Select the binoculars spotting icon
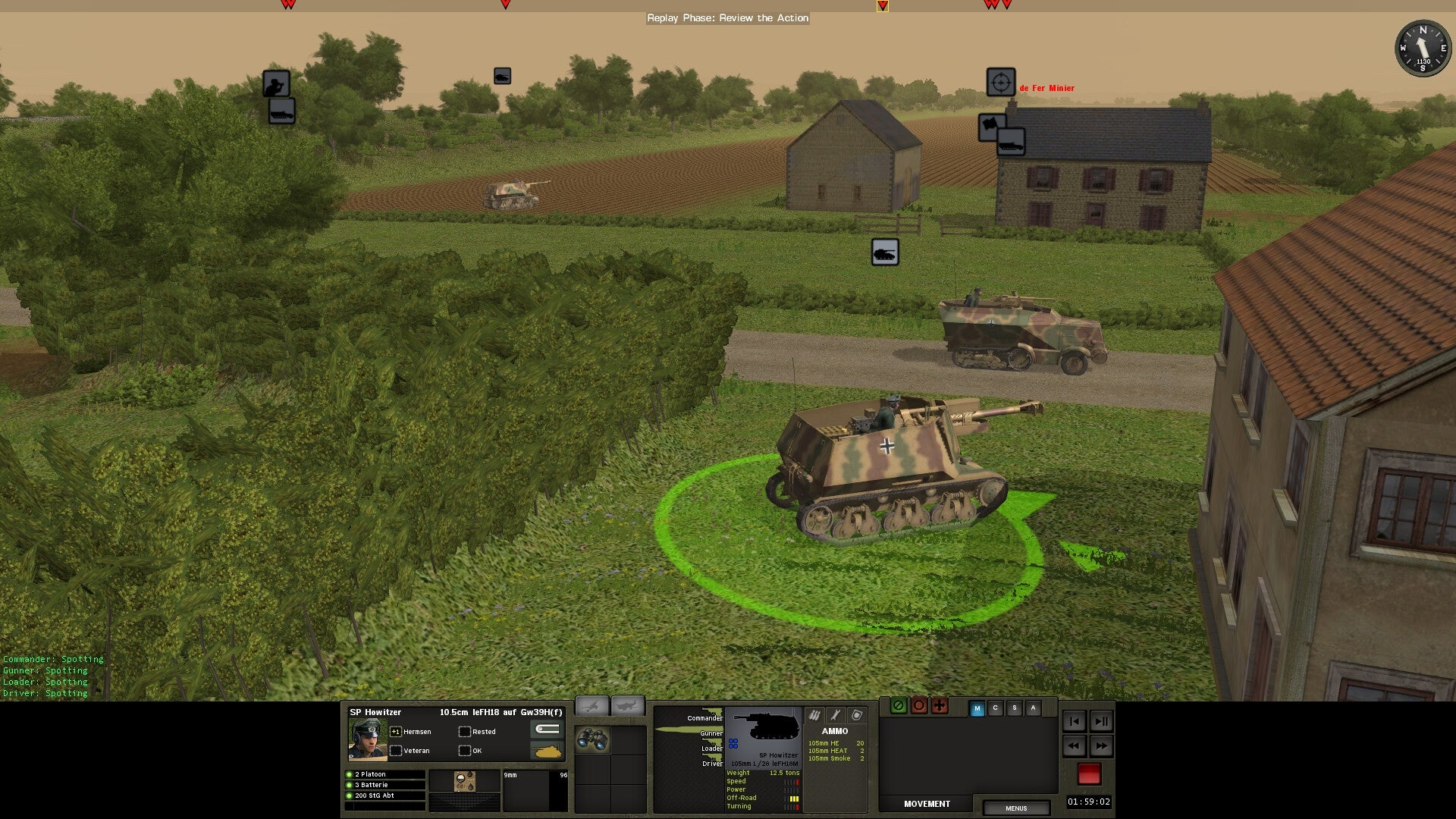 tap(594, 740)
